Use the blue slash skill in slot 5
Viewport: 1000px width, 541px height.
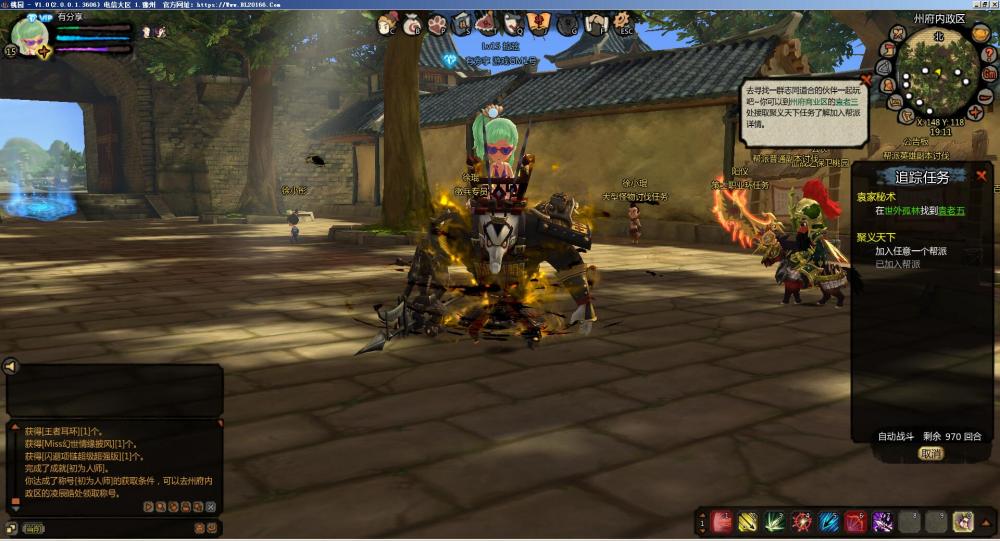[829, 521]
